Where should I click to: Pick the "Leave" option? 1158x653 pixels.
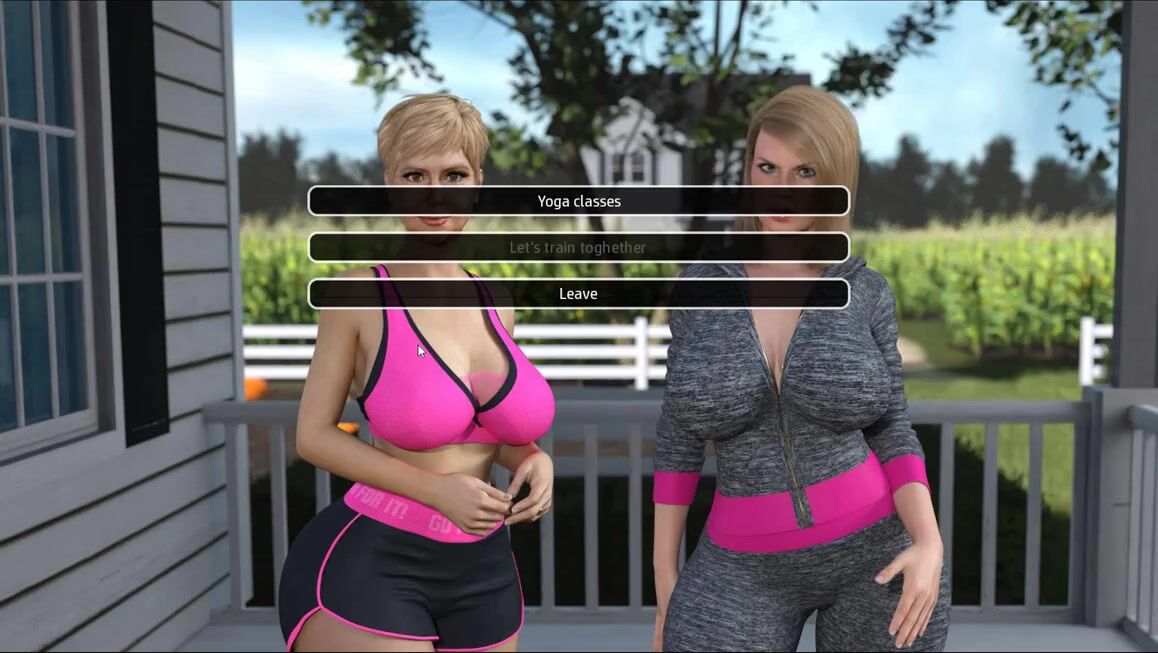coord(578,294)
